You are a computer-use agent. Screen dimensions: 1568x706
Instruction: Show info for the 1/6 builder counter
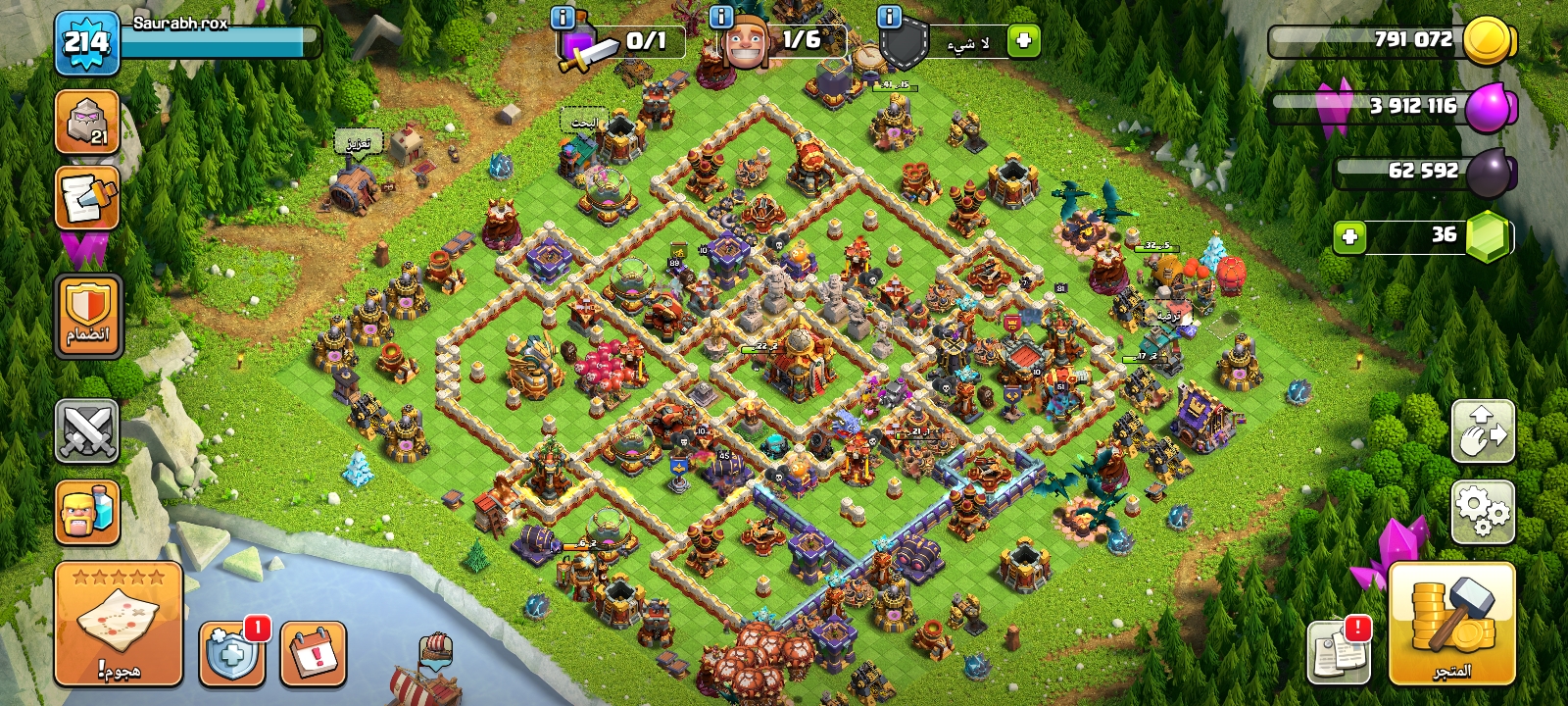pos(720,18)
